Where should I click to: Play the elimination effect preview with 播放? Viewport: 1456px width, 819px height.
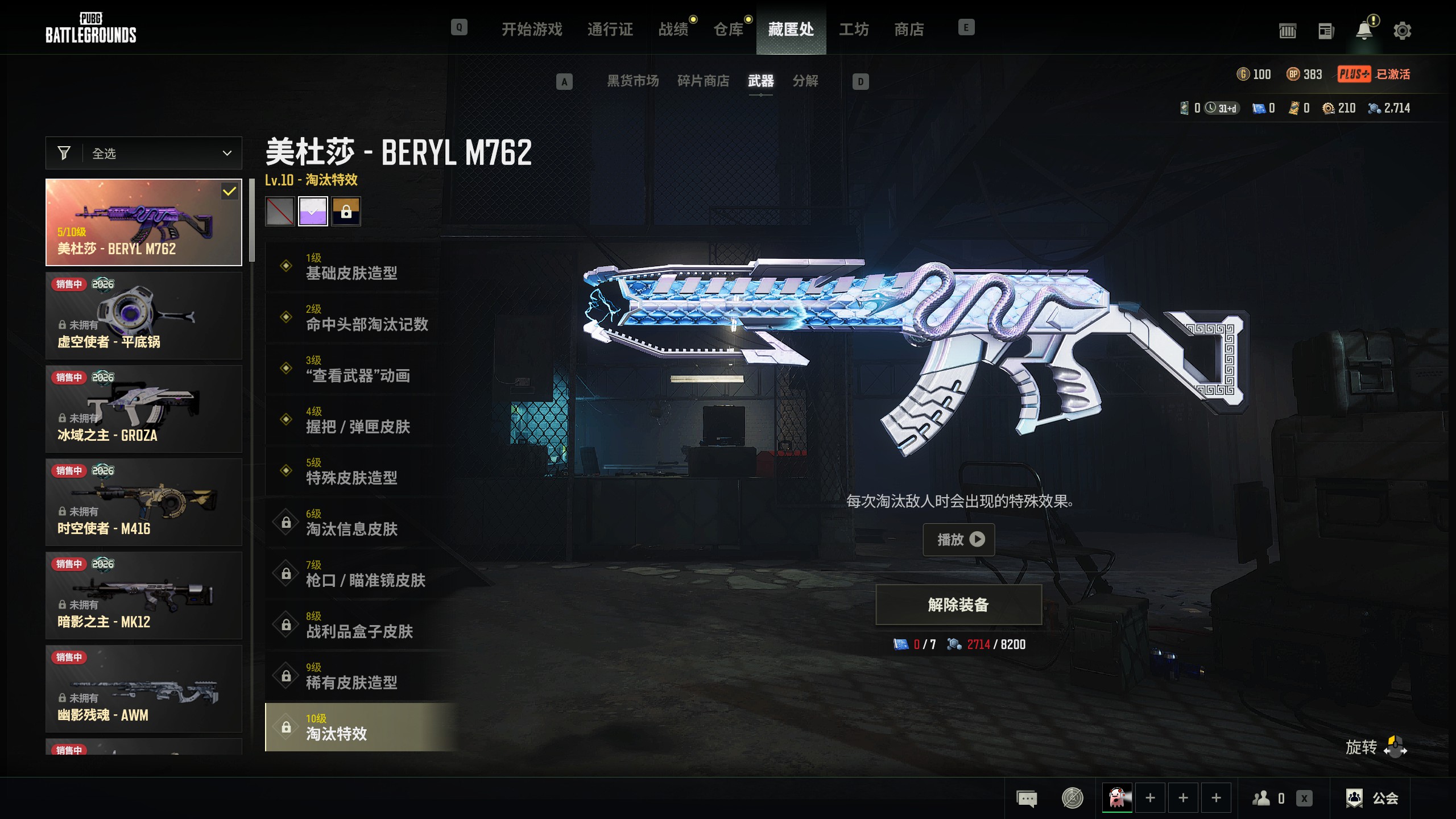pyautogui.click(x=958, y=539)
